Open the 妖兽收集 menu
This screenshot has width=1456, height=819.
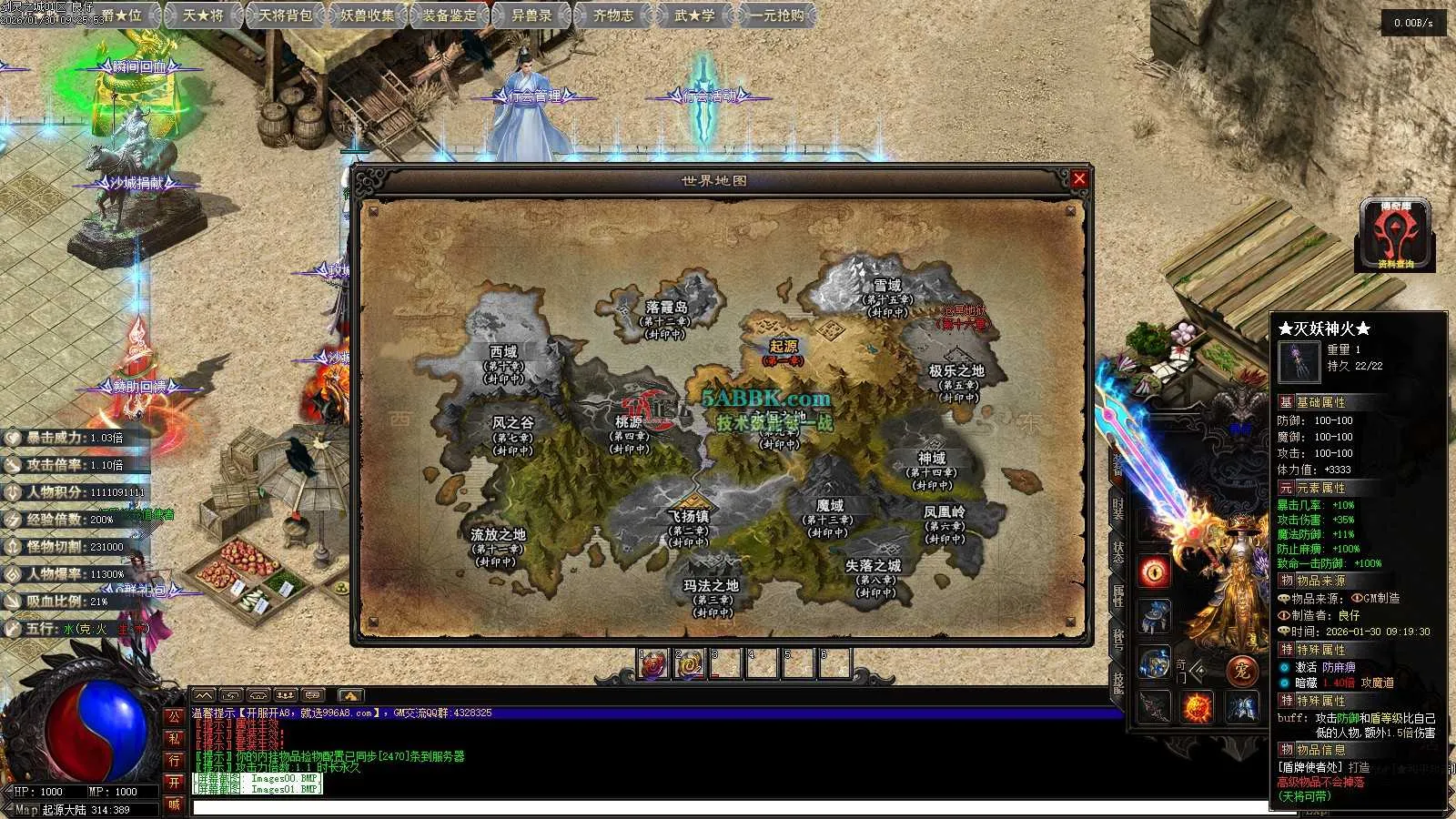pos(368,15)
